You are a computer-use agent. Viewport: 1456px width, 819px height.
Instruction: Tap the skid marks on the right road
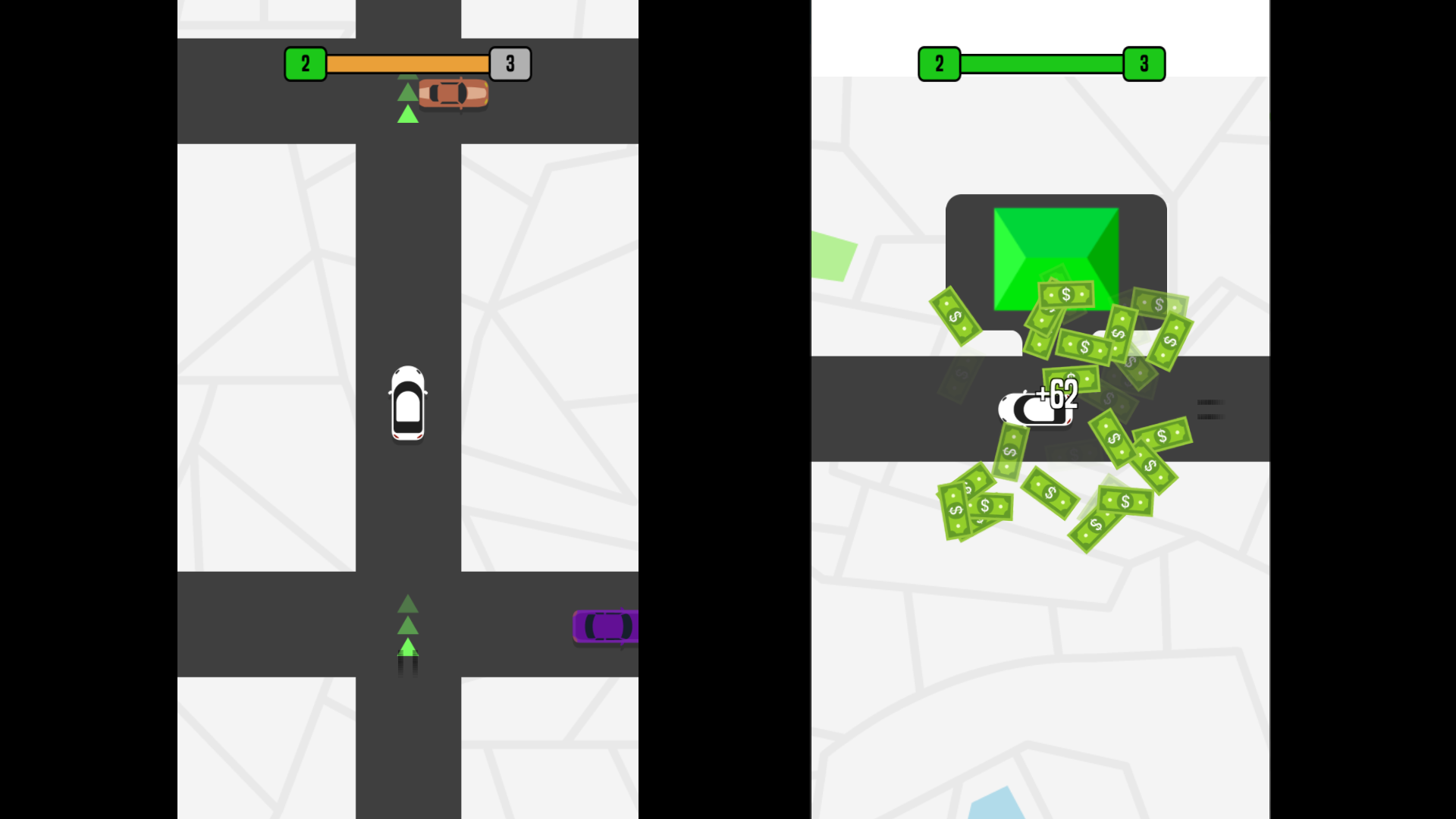pyautogui.click(x=1210, y=409)
